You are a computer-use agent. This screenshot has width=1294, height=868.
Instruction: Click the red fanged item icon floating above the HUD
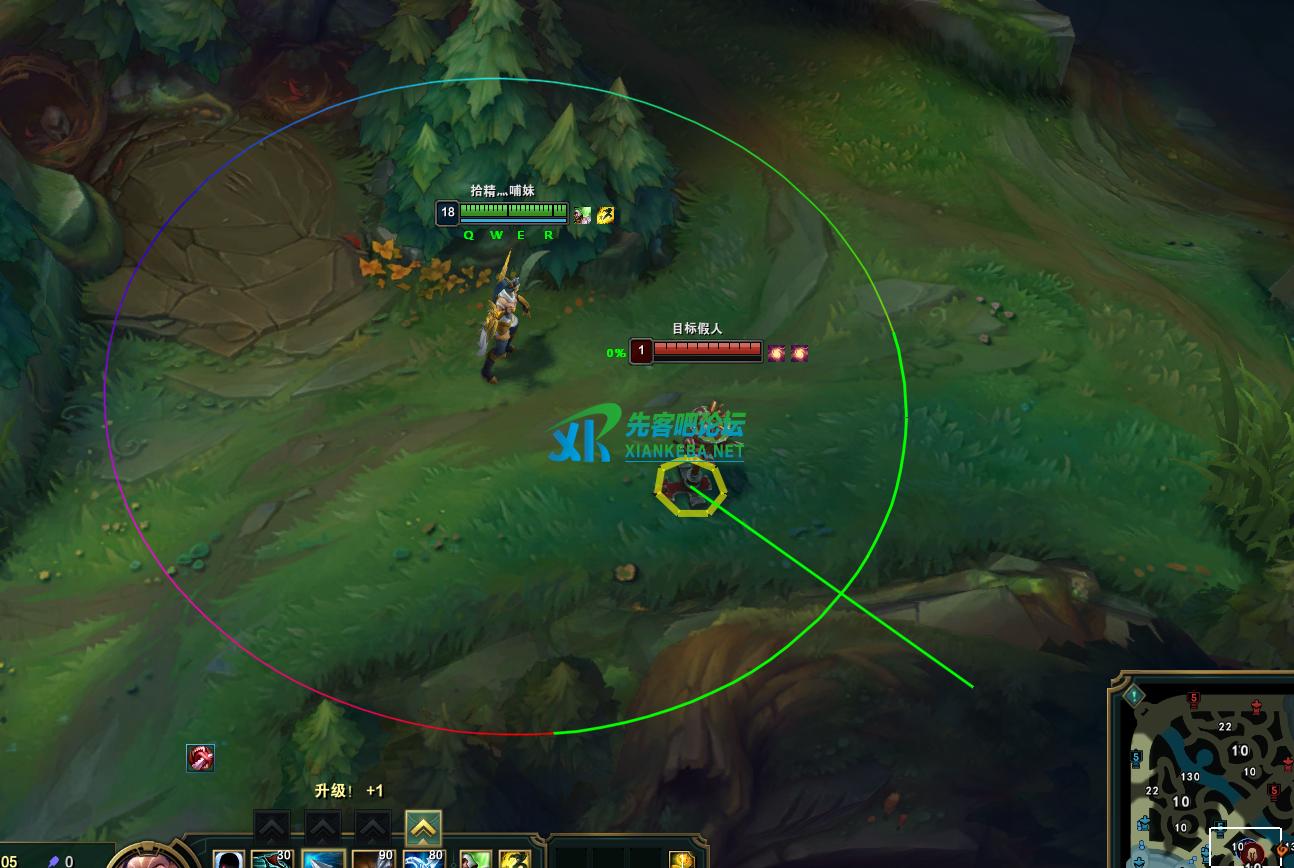(200, 758)
